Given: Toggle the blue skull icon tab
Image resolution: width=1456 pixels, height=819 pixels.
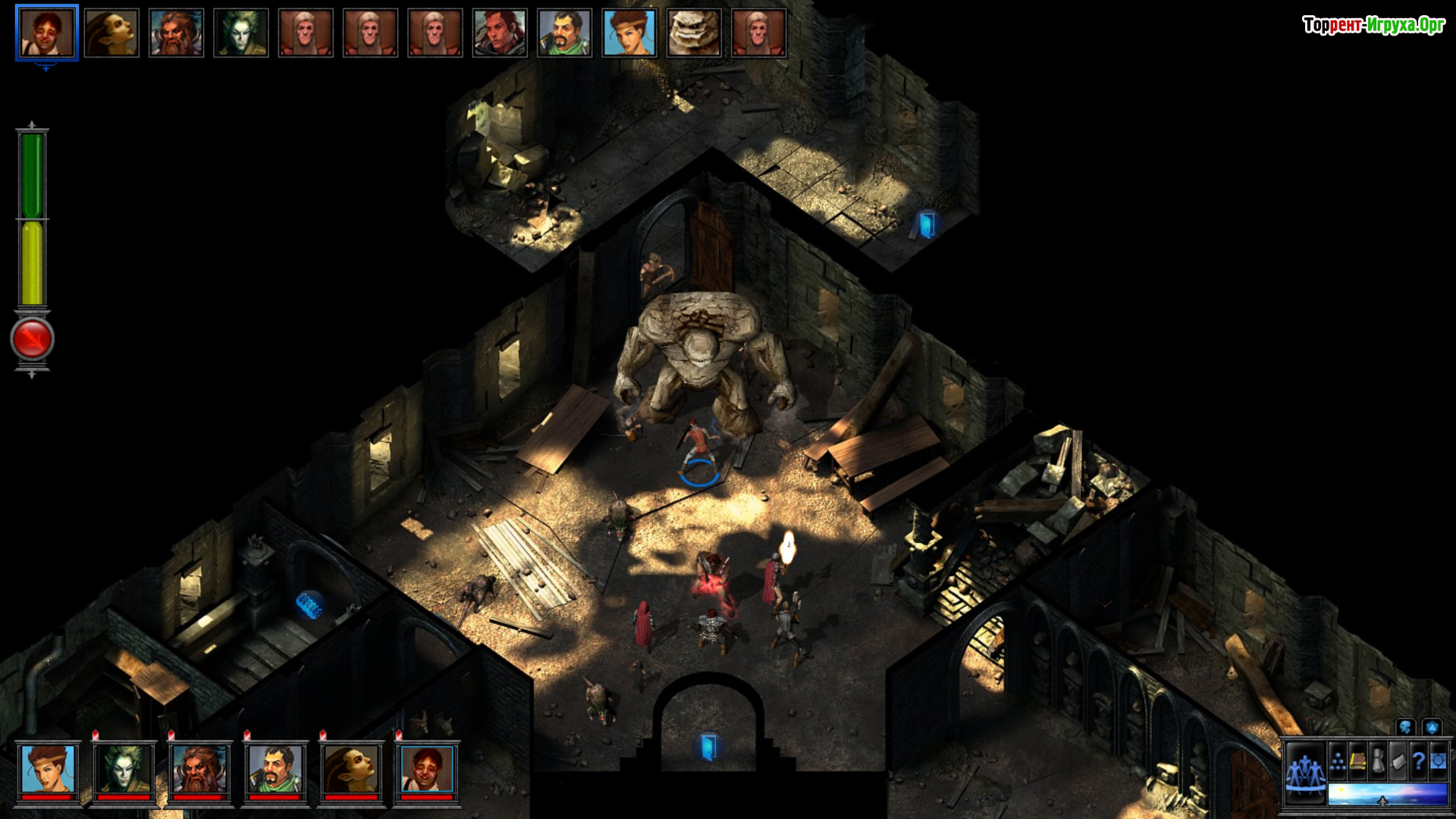Looking at the screenshot, I should coord(1405,728).
